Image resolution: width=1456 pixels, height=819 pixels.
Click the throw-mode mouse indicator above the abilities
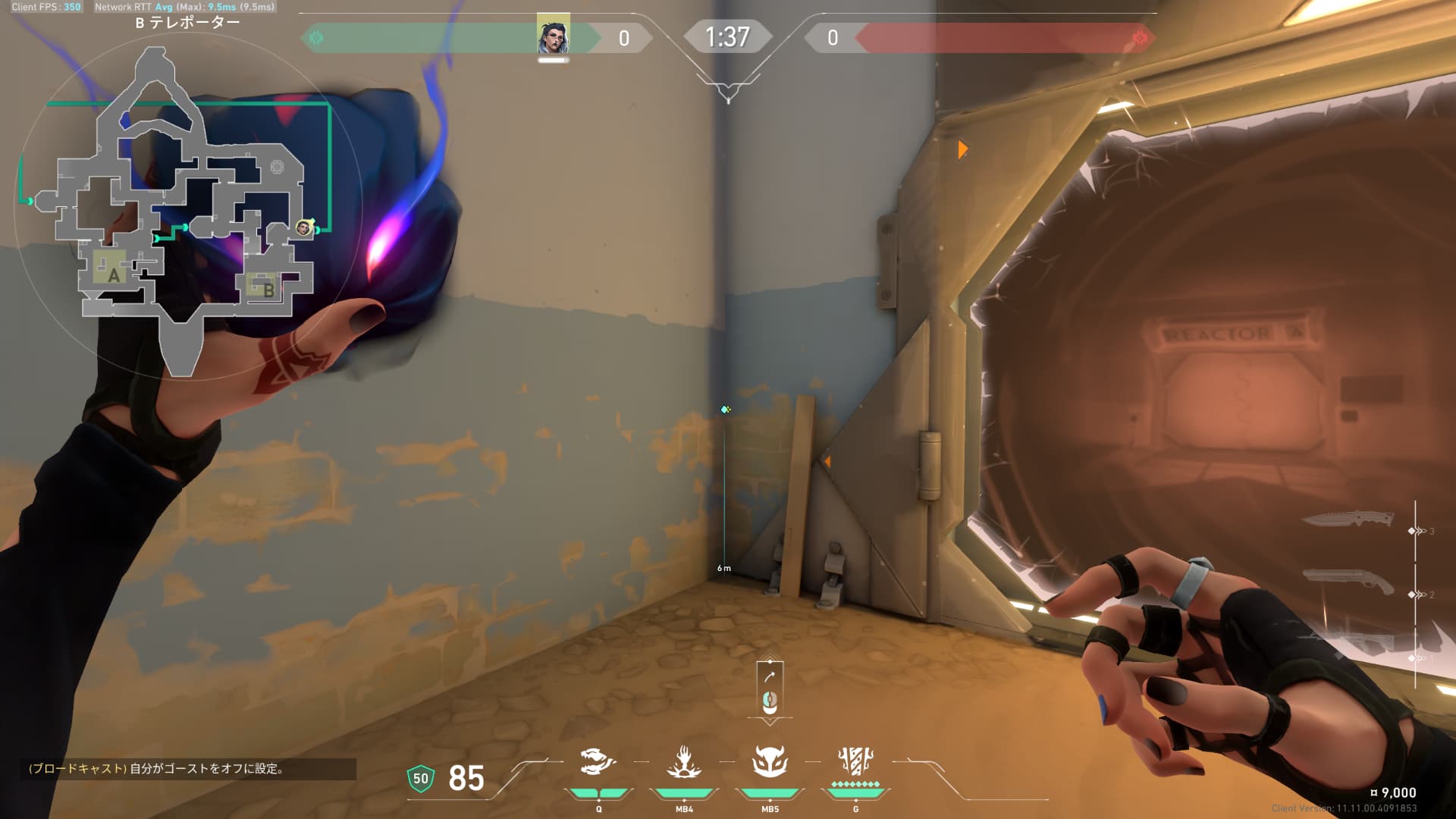[770, 690]
